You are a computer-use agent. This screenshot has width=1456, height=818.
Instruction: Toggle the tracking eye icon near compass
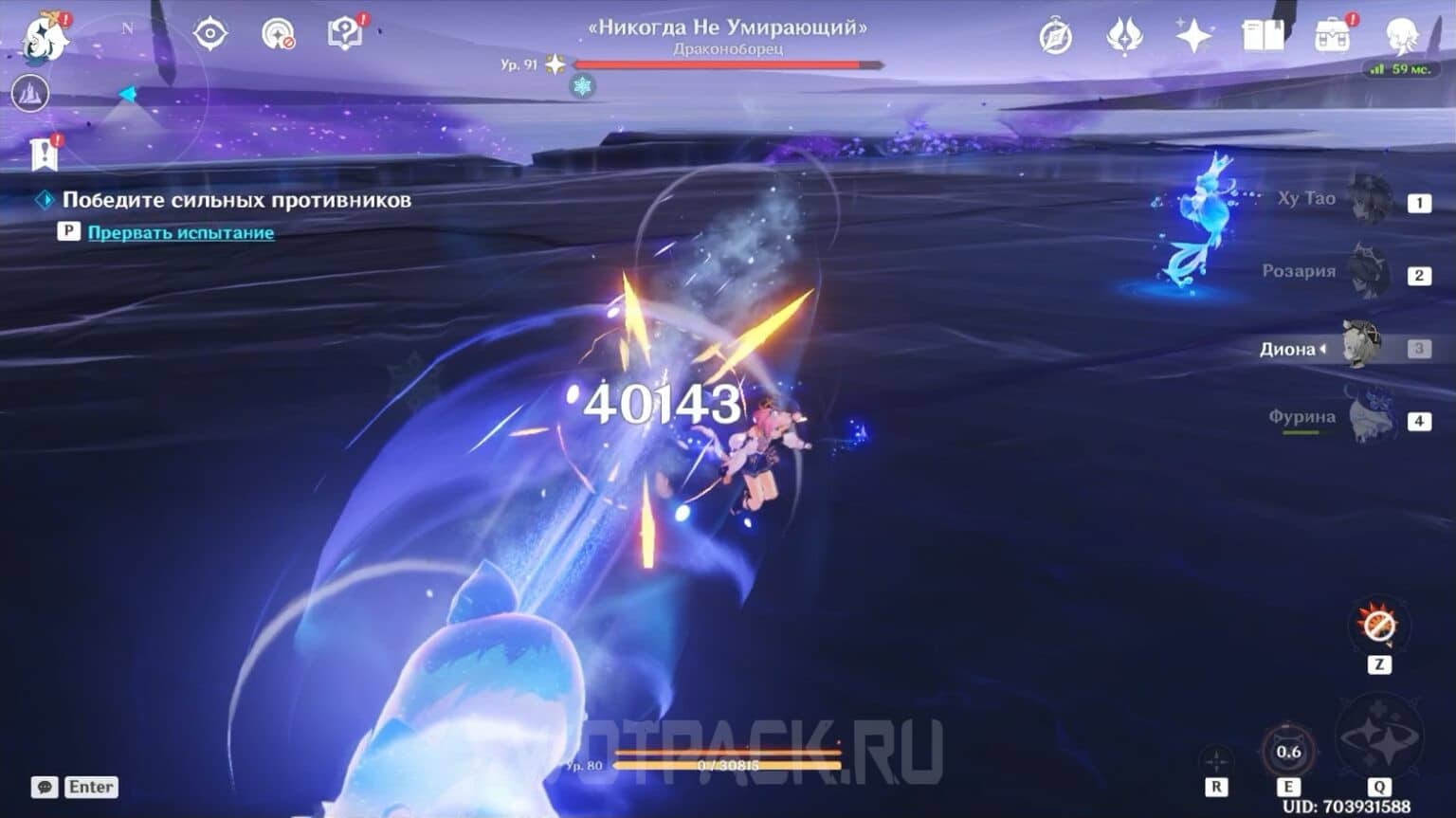click(210, 33)
